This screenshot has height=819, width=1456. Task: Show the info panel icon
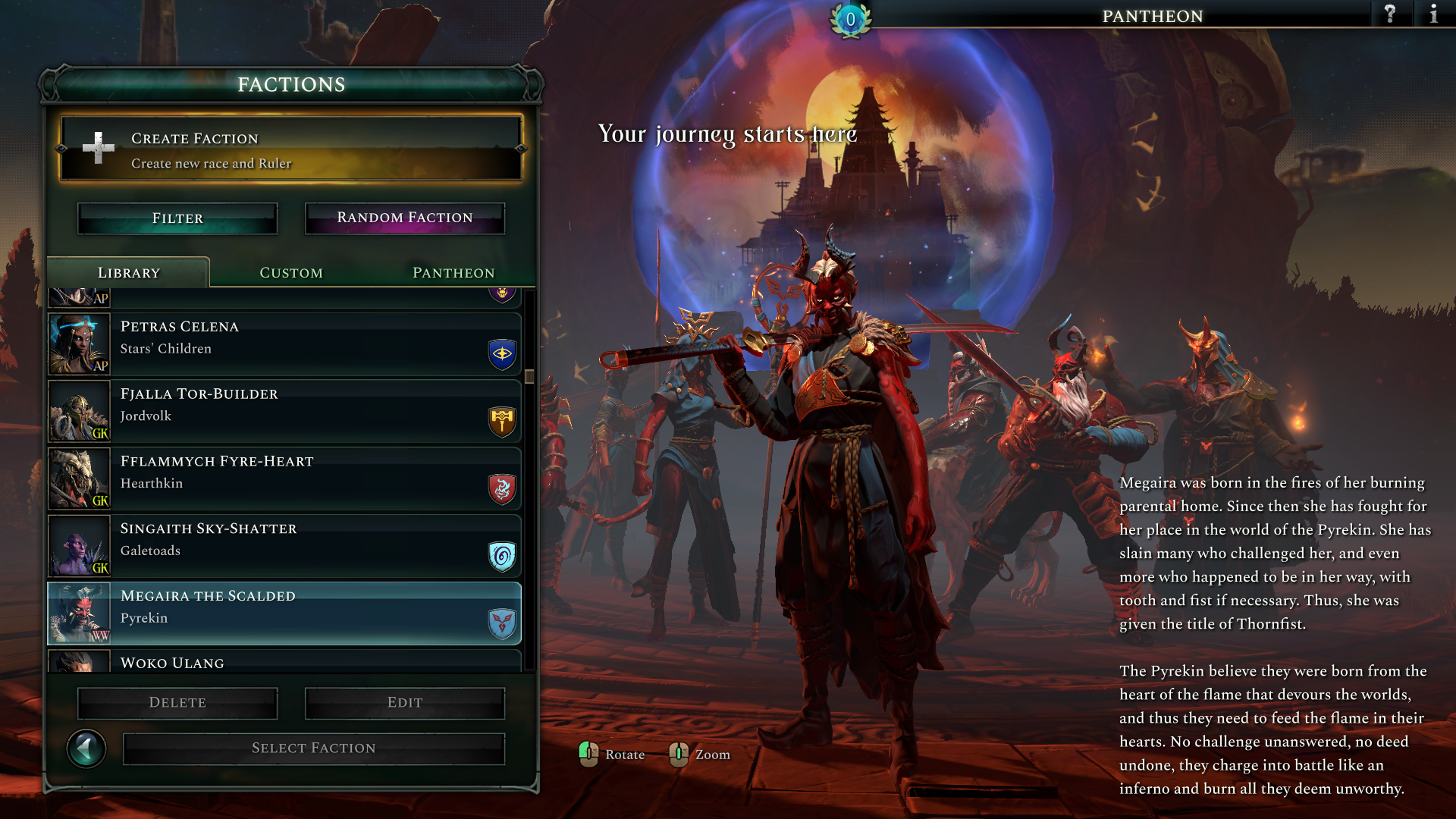(x=1433, y=14)
